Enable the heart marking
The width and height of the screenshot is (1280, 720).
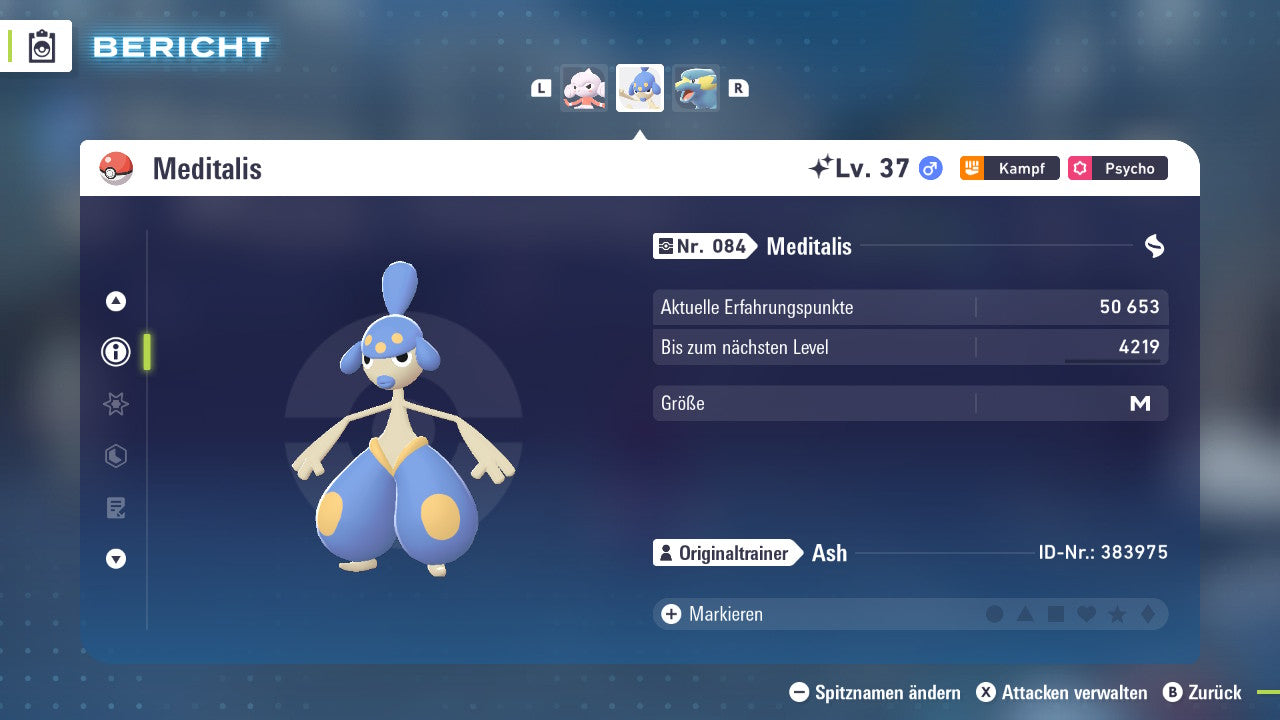[1085, 614]
